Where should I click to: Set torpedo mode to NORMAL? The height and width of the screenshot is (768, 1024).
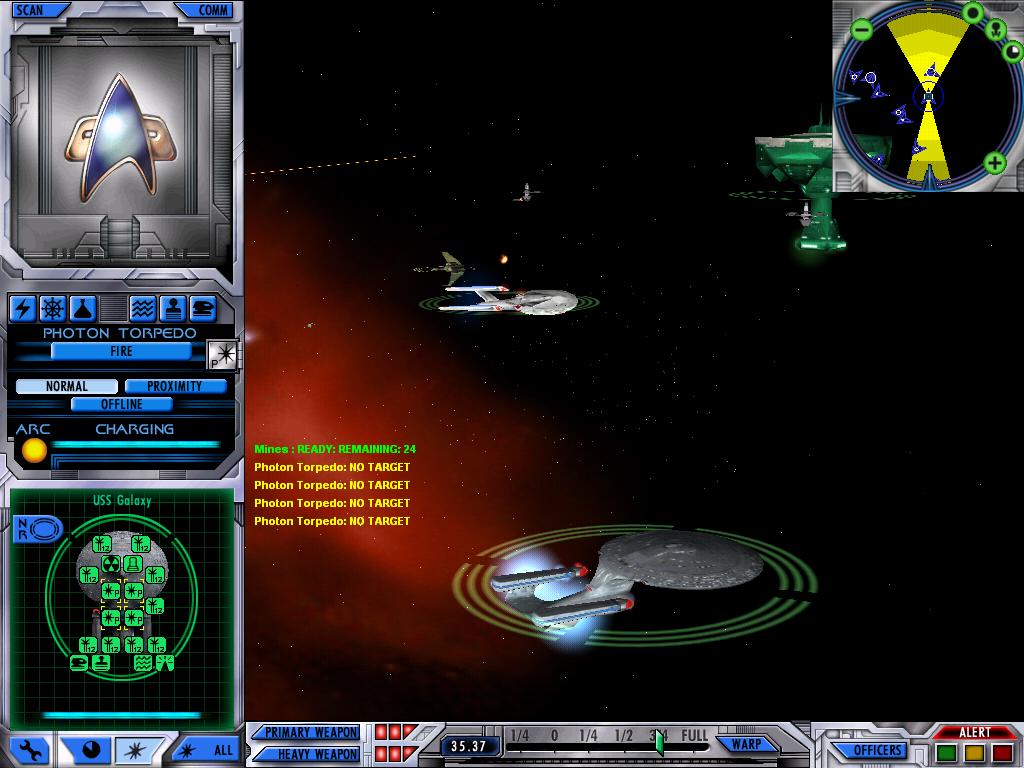[x=66, y=386]
